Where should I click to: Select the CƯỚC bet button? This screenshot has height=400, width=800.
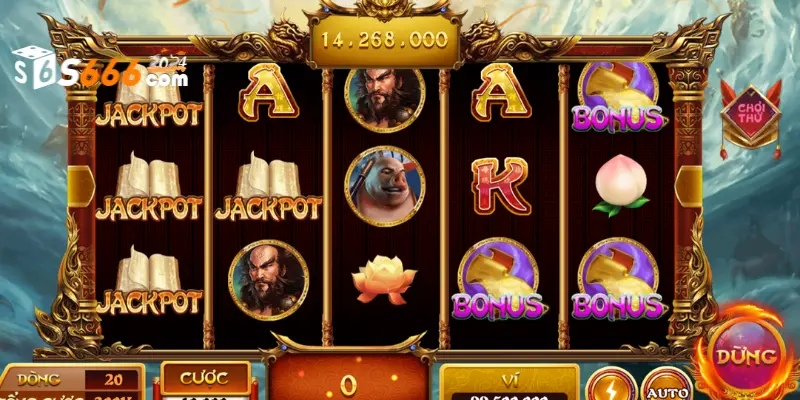tap(205, 379)
